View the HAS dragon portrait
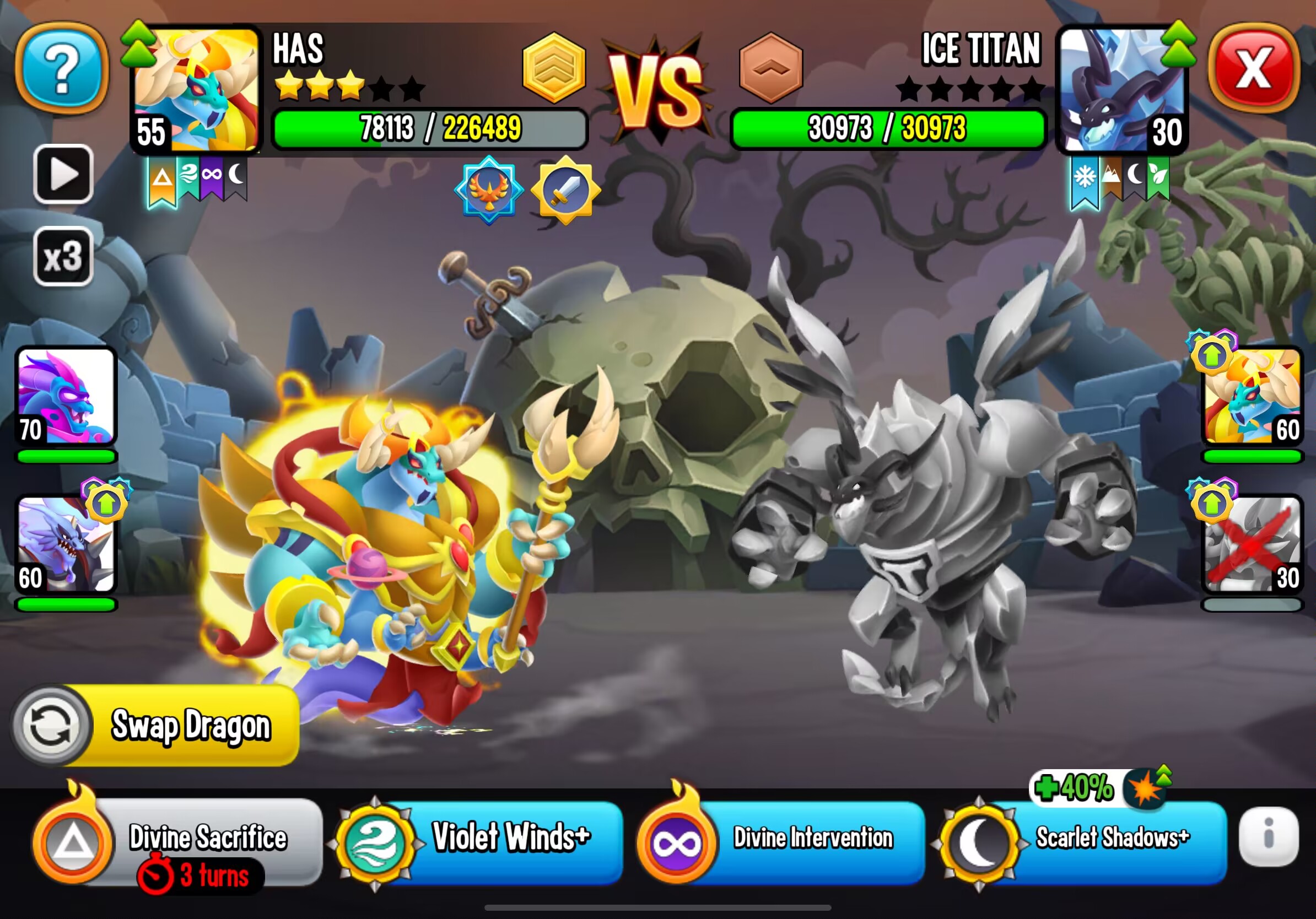The height and width of the screenshot is (919, 1316). (x=196, y=89)
